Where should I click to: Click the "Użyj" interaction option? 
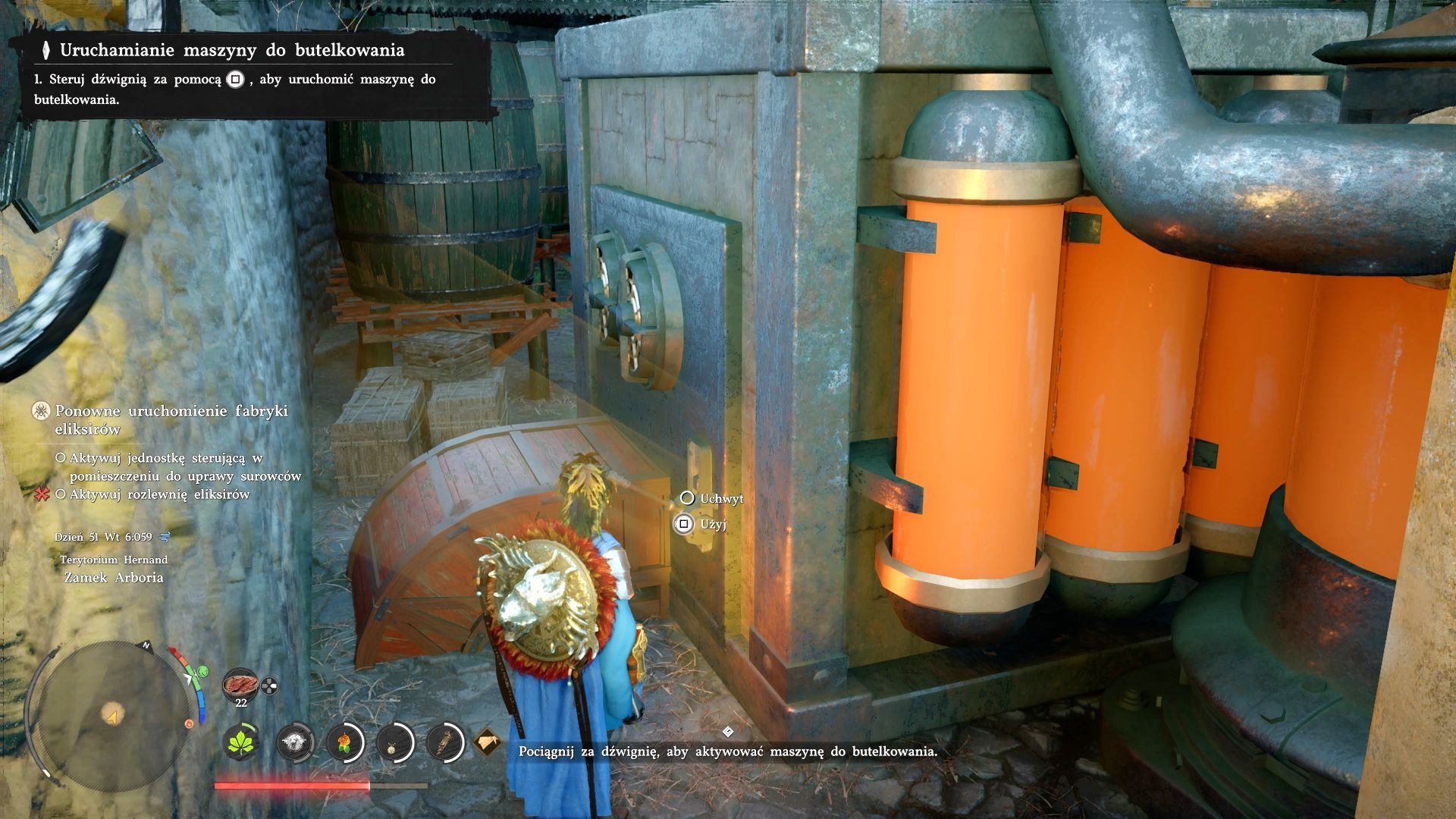pyautogui.click(x=713, y=524)
